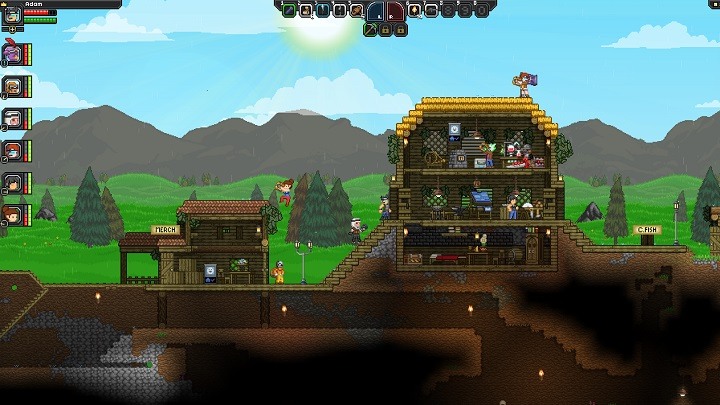Select the first hotbar slot with green border
The image size is (720, 405).
pyautogui.click(x=287, y=11)
